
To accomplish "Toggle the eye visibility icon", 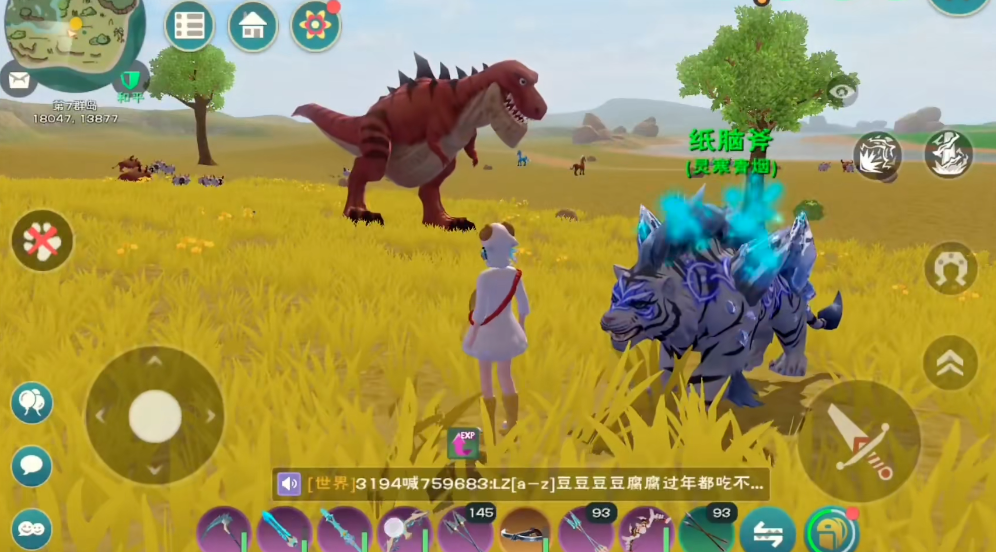I will pyautogui.click(x=842, y=92).
